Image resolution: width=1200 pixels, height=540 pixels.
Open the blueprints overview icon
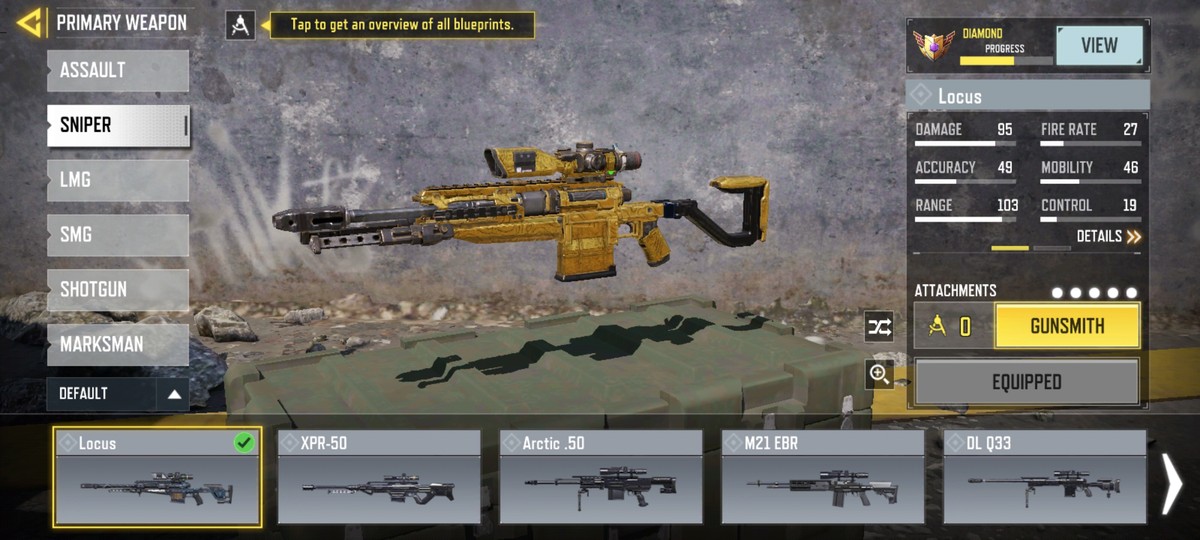click(240, 25)
